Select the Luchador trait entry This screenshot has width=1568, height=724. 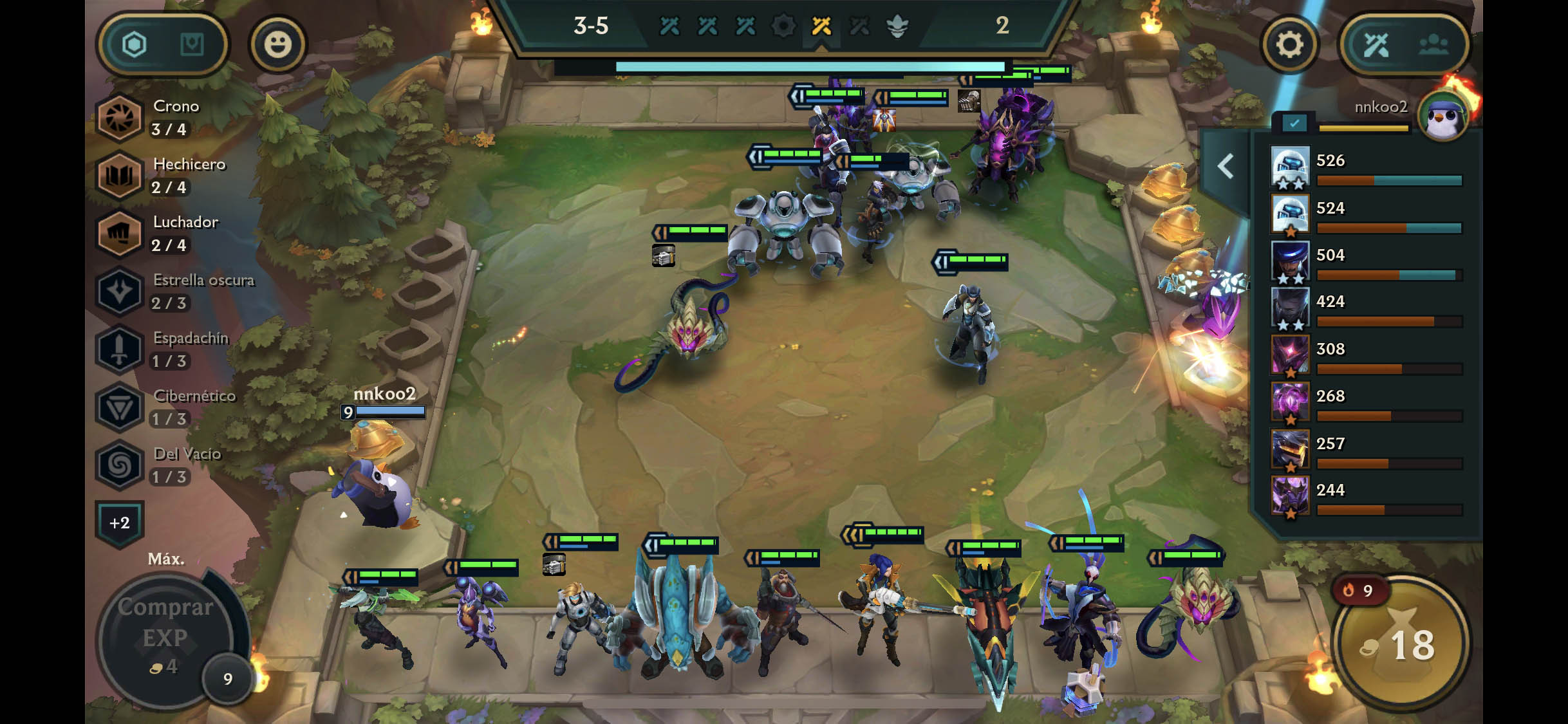[x=120, y=234]
